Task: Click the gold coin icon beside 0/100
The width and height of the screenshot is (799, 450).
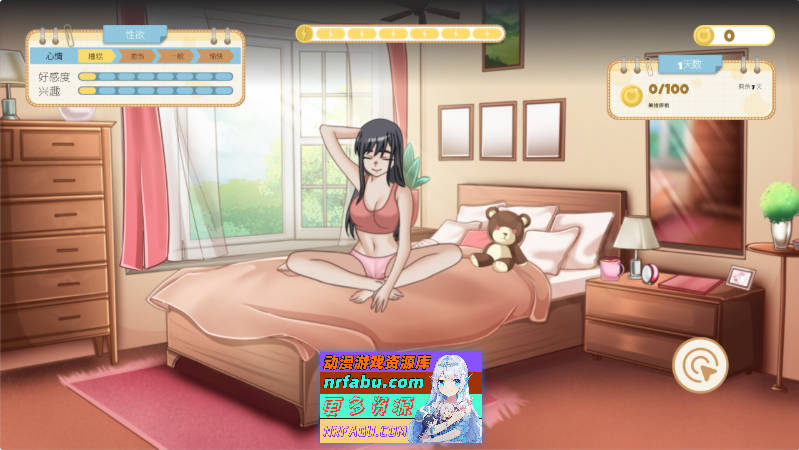Action: pyautogui.click(x=632, y=95)
